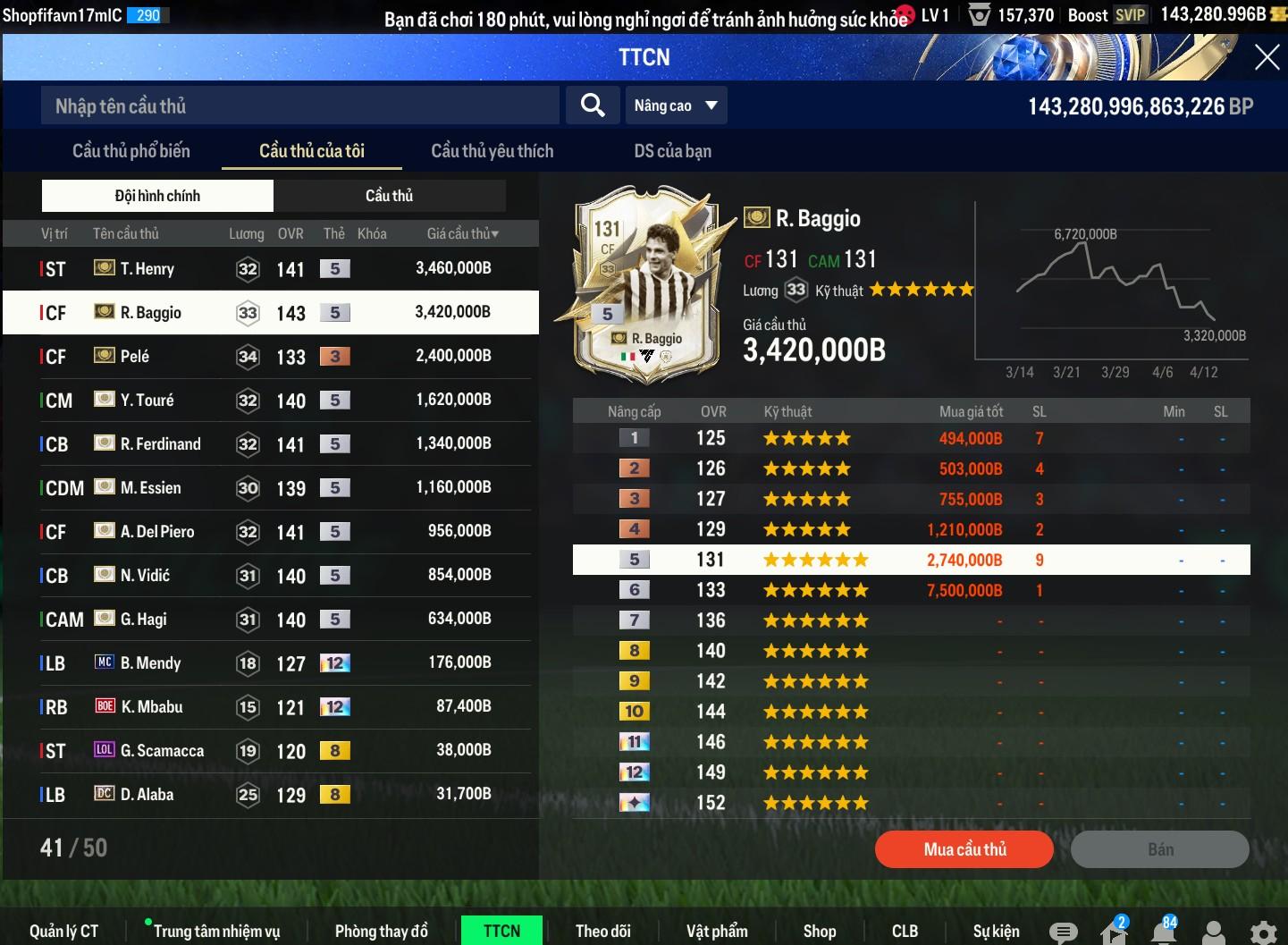Open Phòng thay đồ in bottom menu
The width and height of the screenshot is (1288, 945).
click(x=381, y=931)
